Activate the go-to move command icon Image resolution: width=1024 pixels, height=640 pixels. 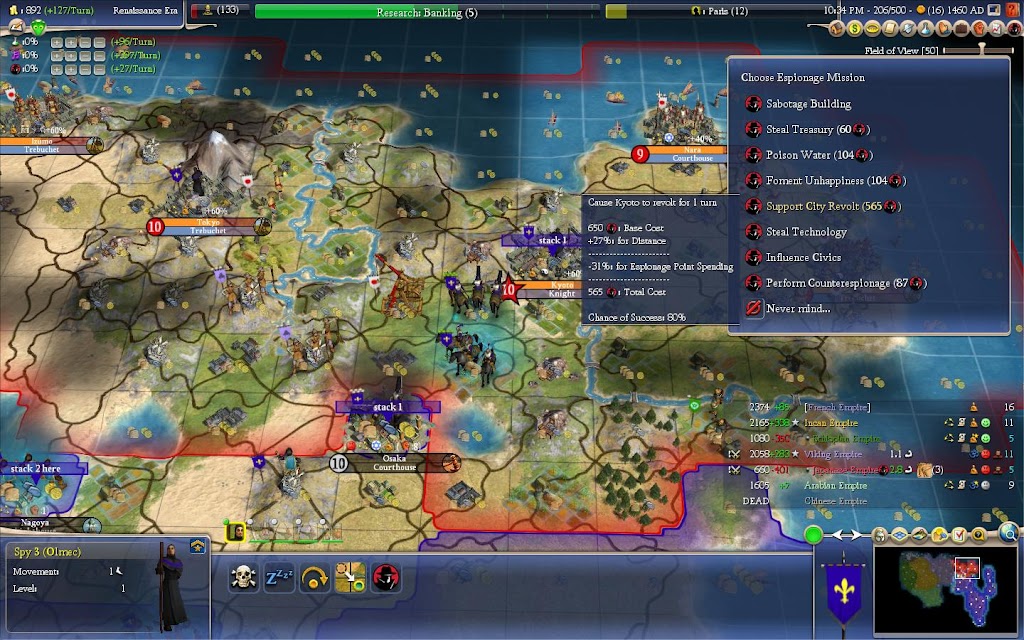tap(350, 578)
